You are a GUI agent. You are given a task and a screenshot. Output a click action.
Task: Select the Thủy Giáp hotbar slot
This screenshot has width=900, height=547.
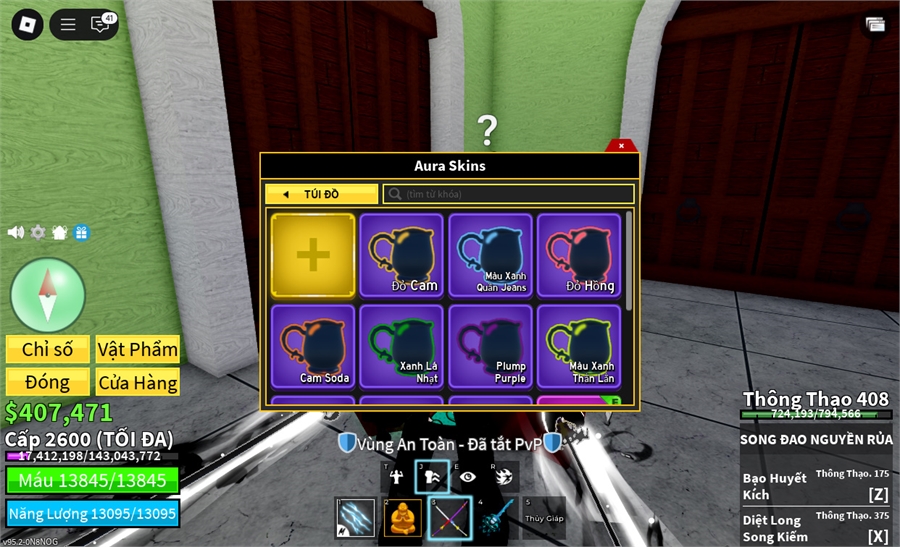[x=543, y=517]
